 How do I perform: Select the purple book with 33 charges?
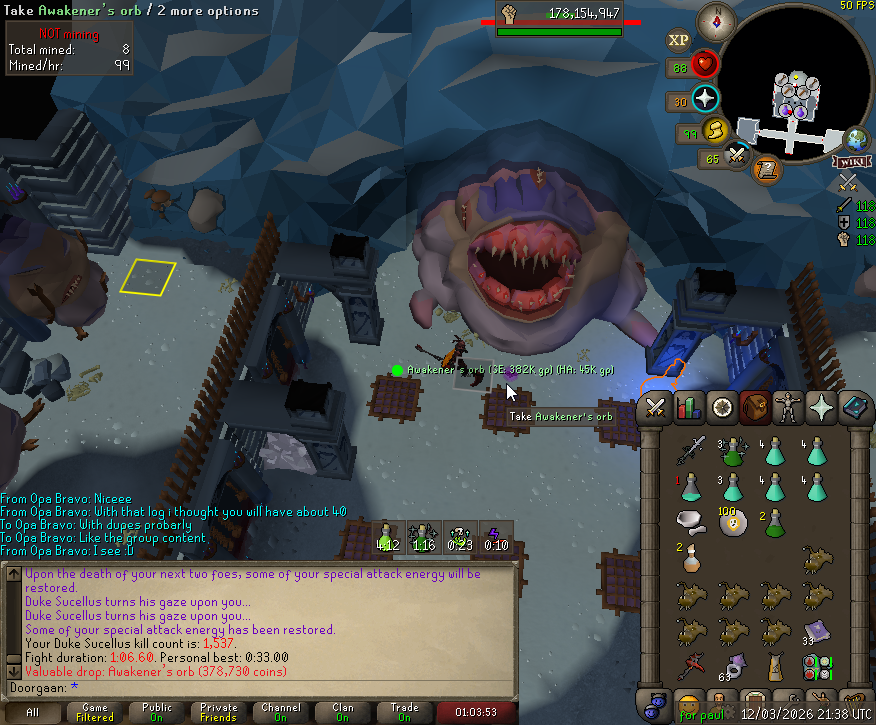pos(818,629)
